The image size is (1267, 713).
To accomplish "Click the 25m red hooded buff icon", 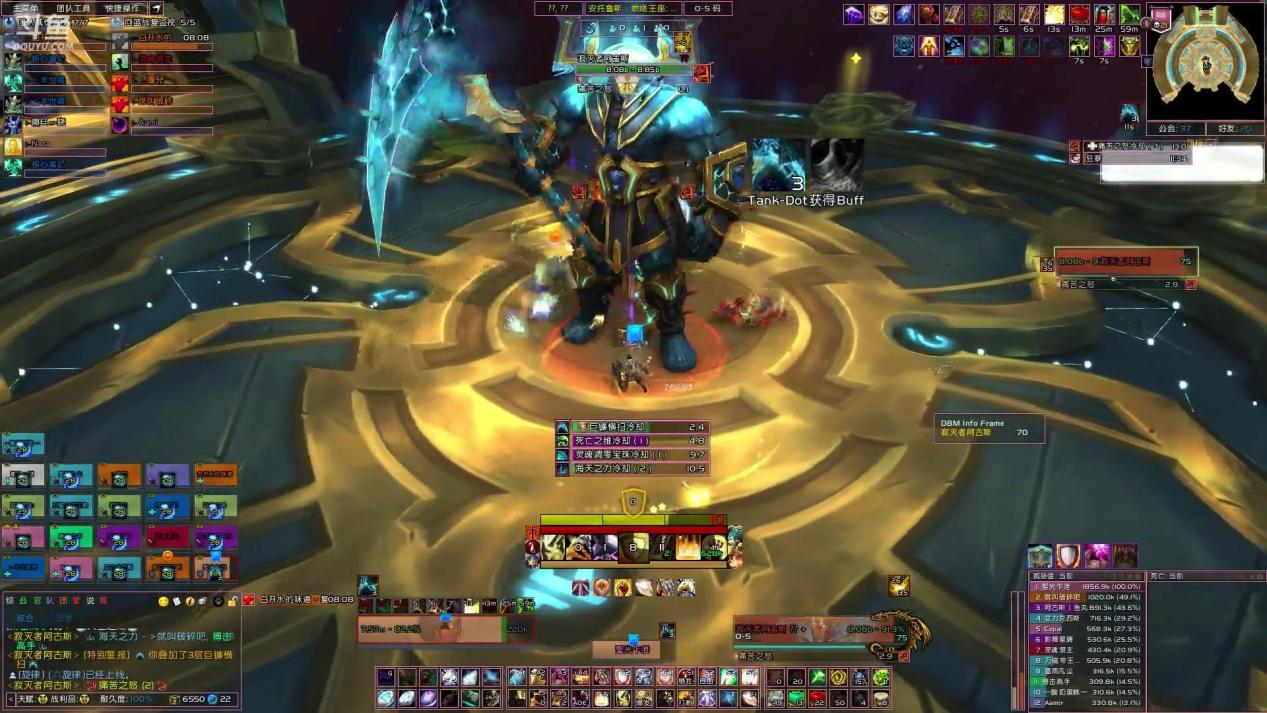I will (1104, 15).
